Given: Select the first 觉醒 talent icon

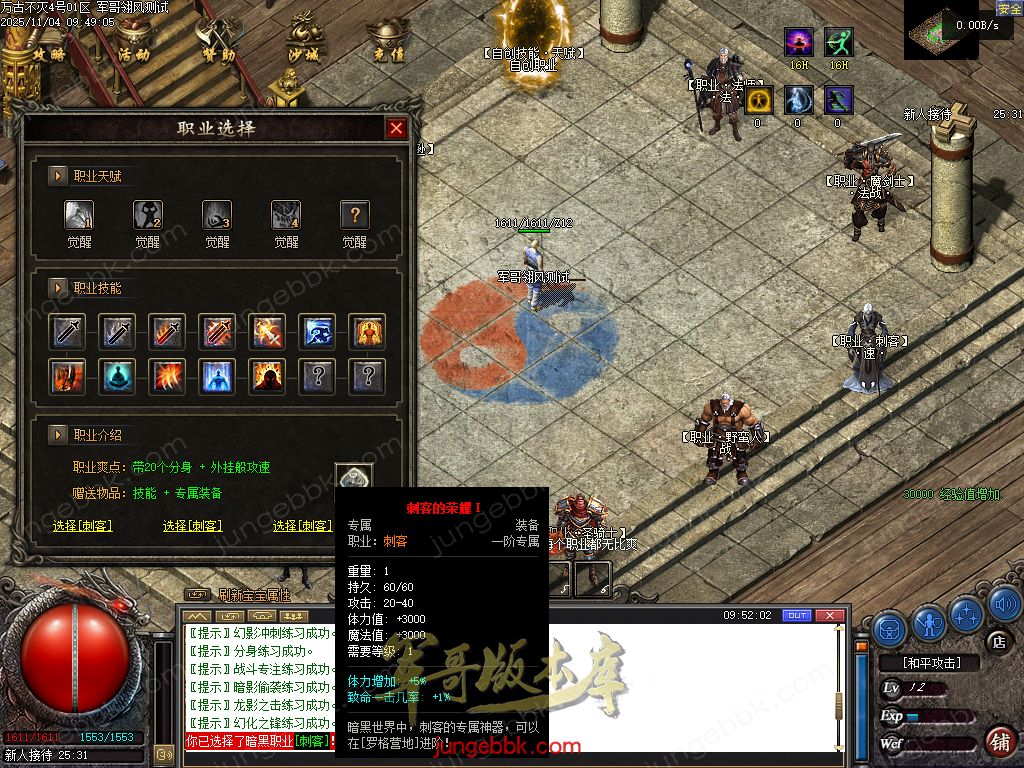Looking at the screenshot, I should (79, 215).
